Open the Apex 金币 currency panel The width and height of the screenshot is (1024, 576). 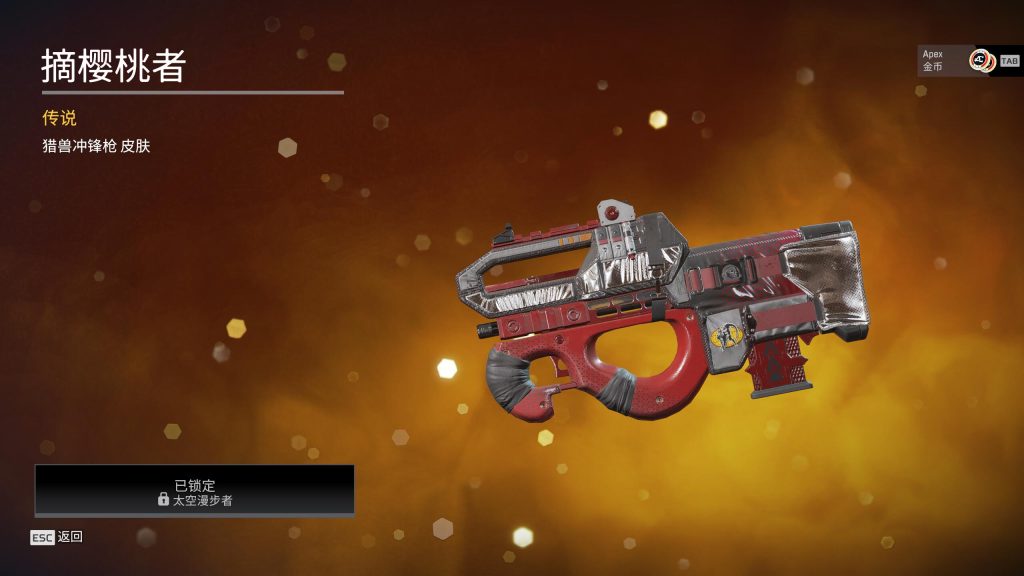click(956, 61)
